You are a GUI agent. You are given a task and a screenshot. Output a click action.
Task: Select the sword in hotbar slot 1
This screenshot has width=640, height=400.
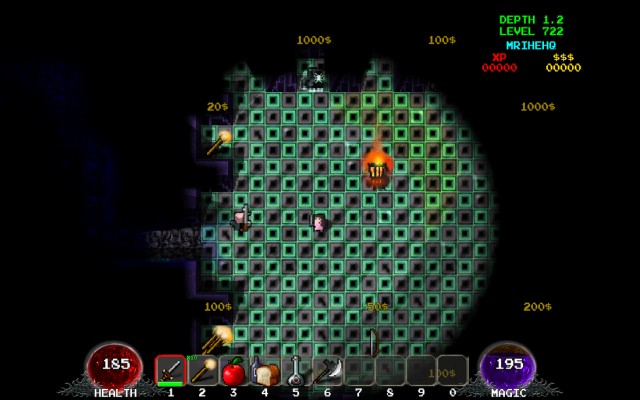click(x=171, y=371)
